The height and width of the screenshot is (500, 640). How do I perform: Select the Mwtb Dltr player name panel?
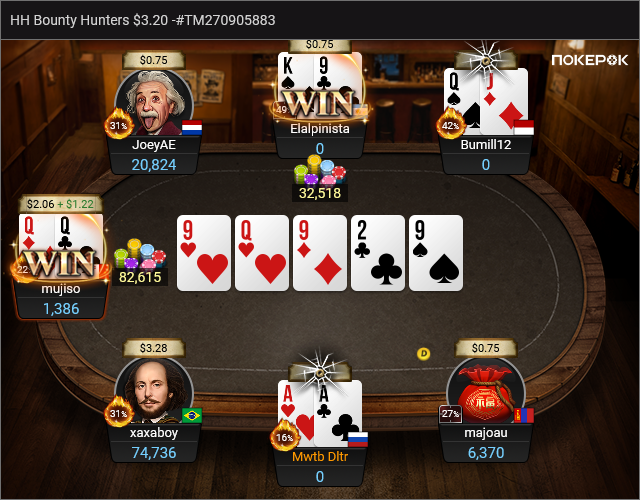coord(320,465)
